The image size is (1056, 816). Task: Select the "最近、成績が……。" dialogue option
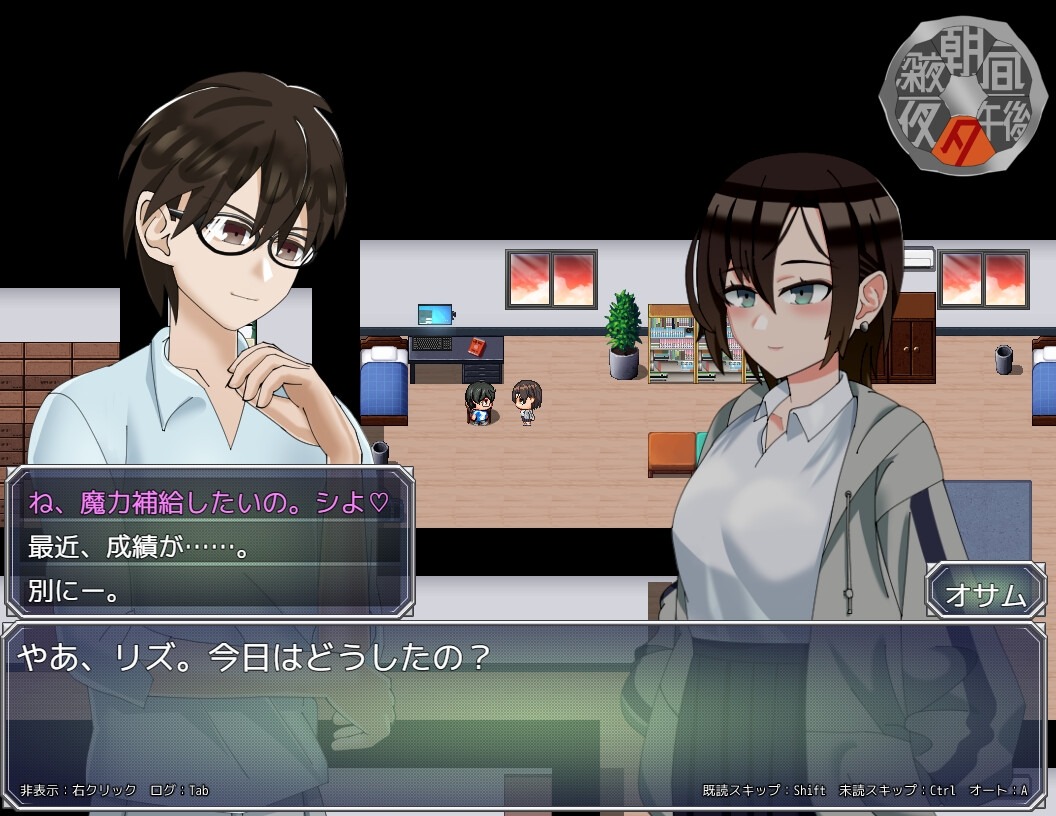tap(140, 547)
